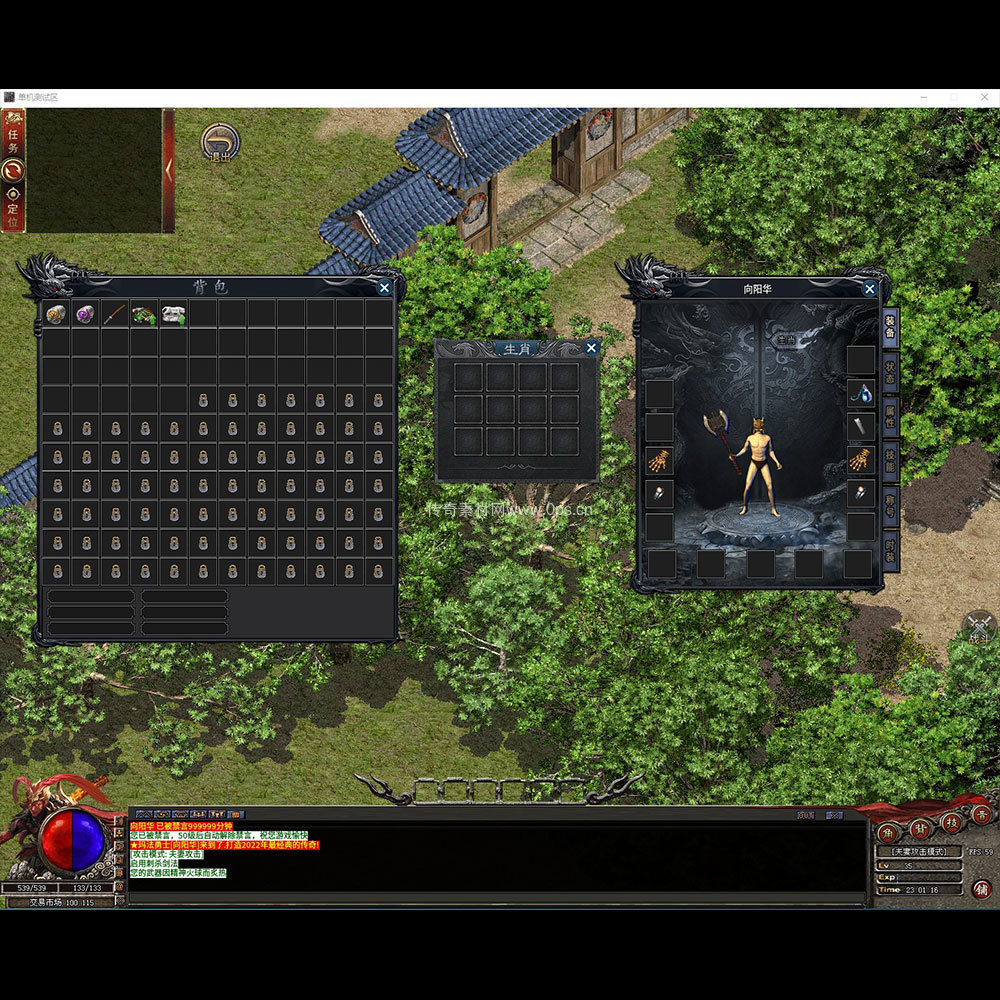Viewport: 1000px width, 1000px height.
Task: Open the 铺 shop button
Action: (981, 888)
